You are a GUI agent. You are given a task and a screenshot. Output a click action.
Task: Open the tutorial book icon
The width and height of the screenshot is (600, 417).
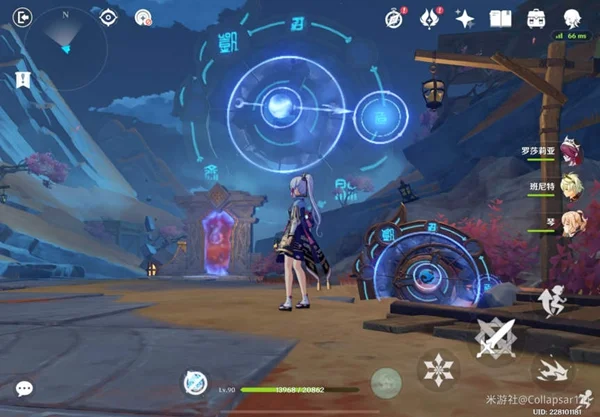tap(500, 18)
